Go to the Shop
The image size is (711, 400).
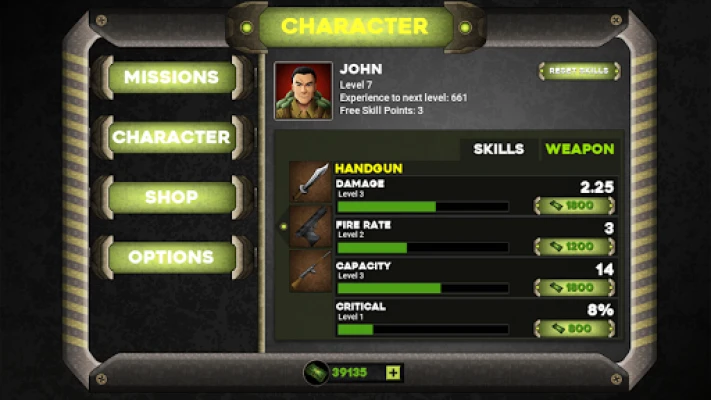pyautogui.click(x=171, y=197)
